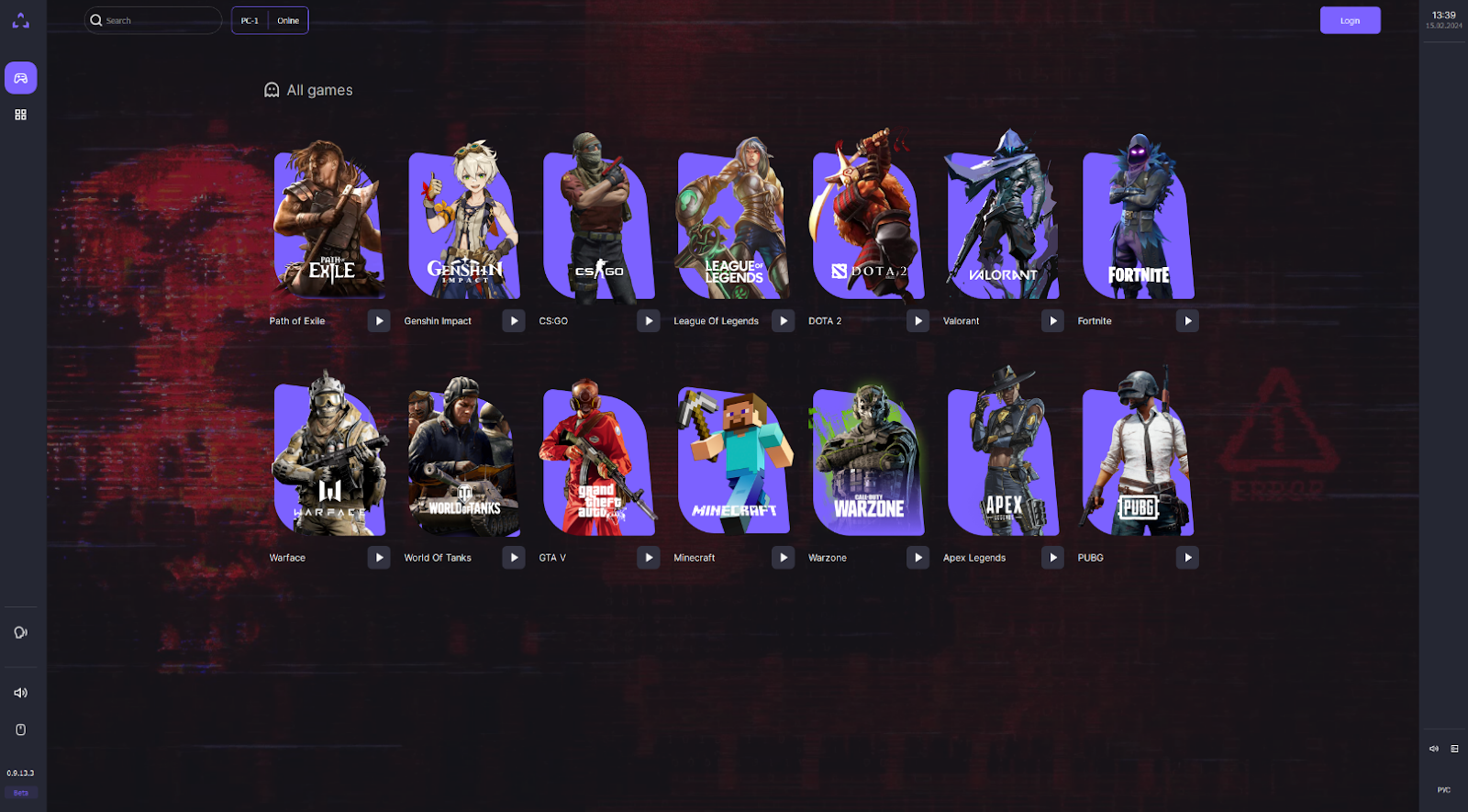Screen dimensions: 1468x812
Task: Launch Path of Exile with its play button
Action: pos(379,321)
